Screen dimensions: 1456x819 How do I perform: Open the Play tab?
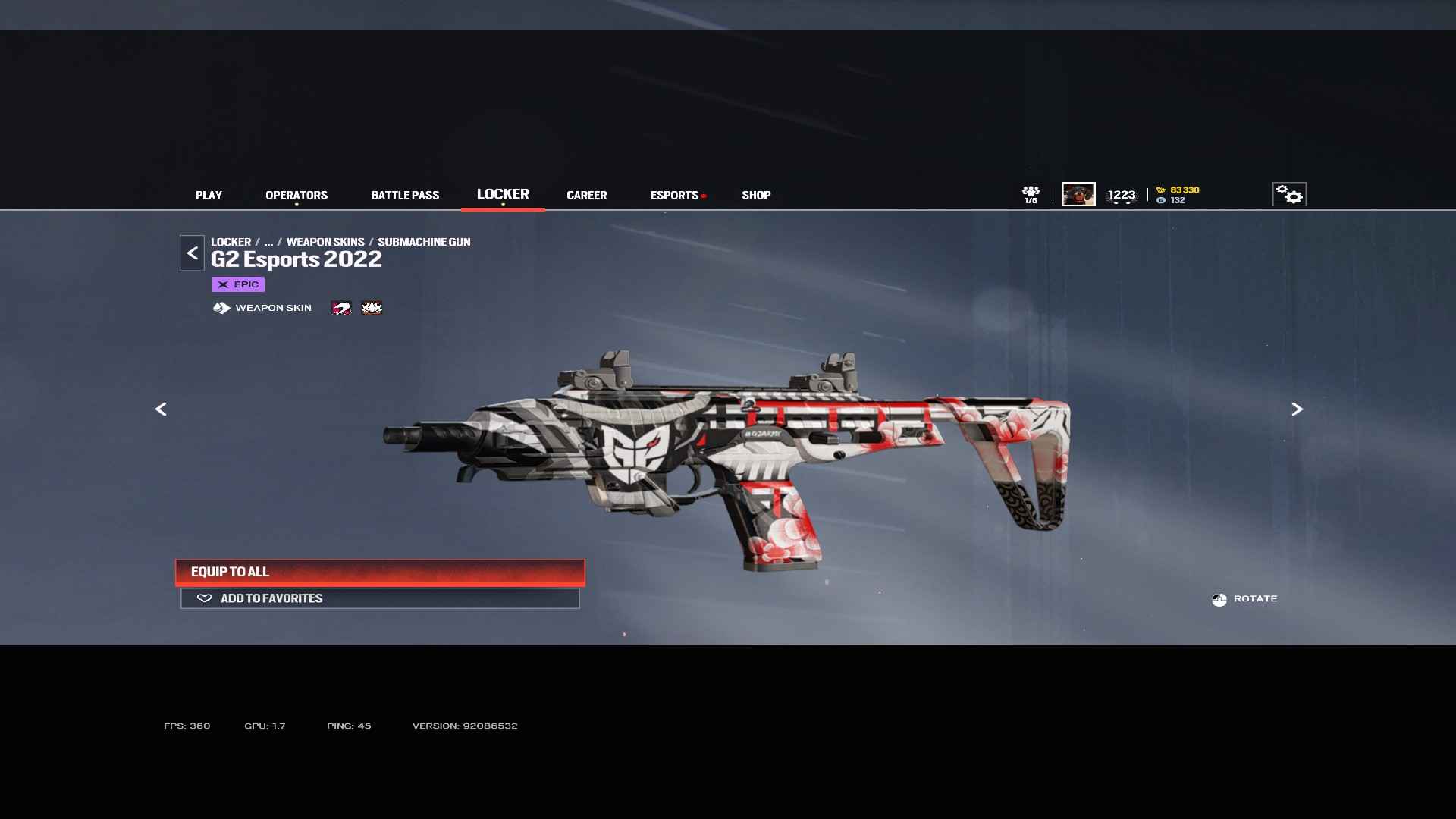click(209, 195)
